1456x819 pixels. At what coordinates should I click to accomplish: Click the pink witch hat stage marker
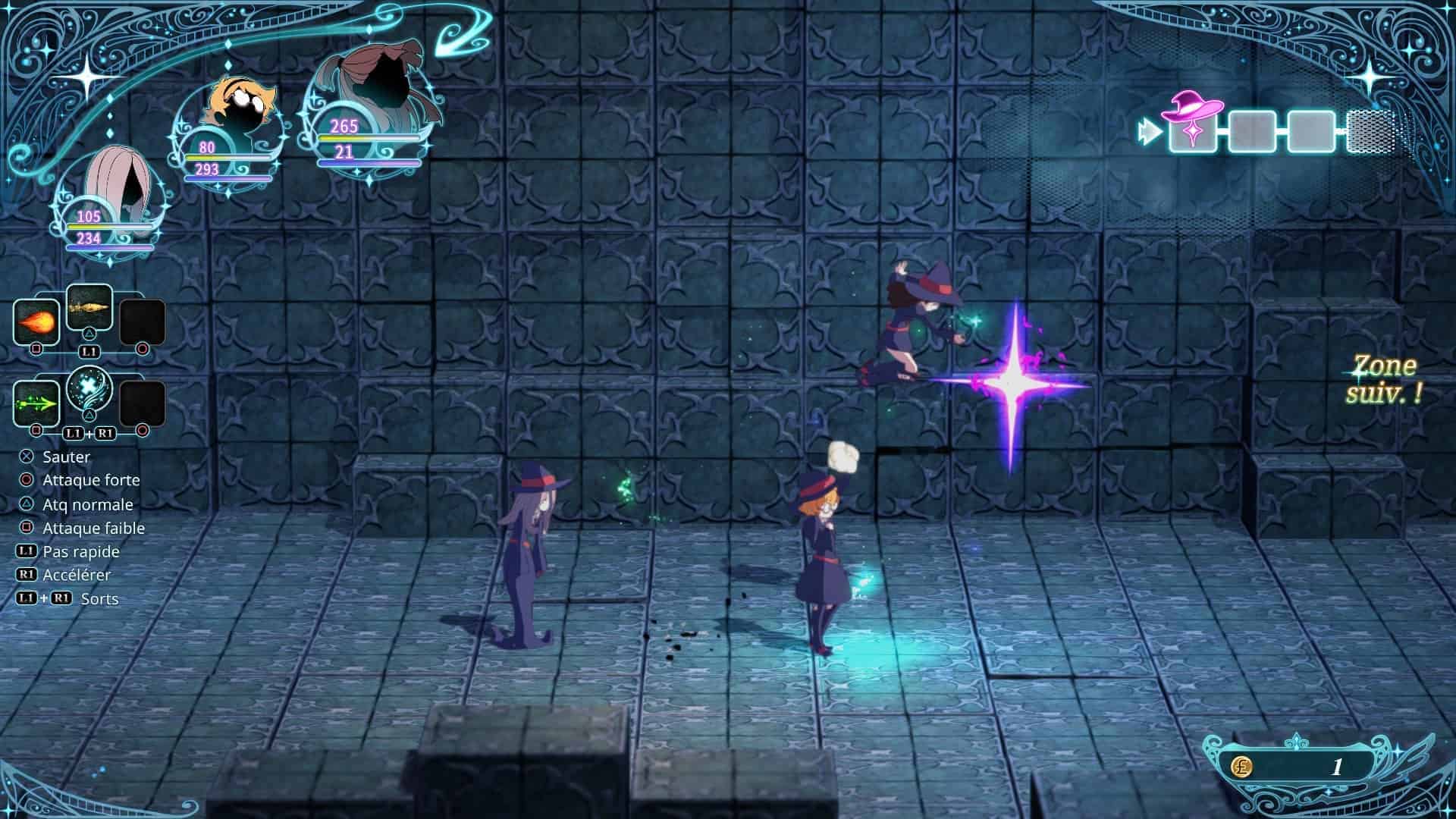coord(1194,121)
